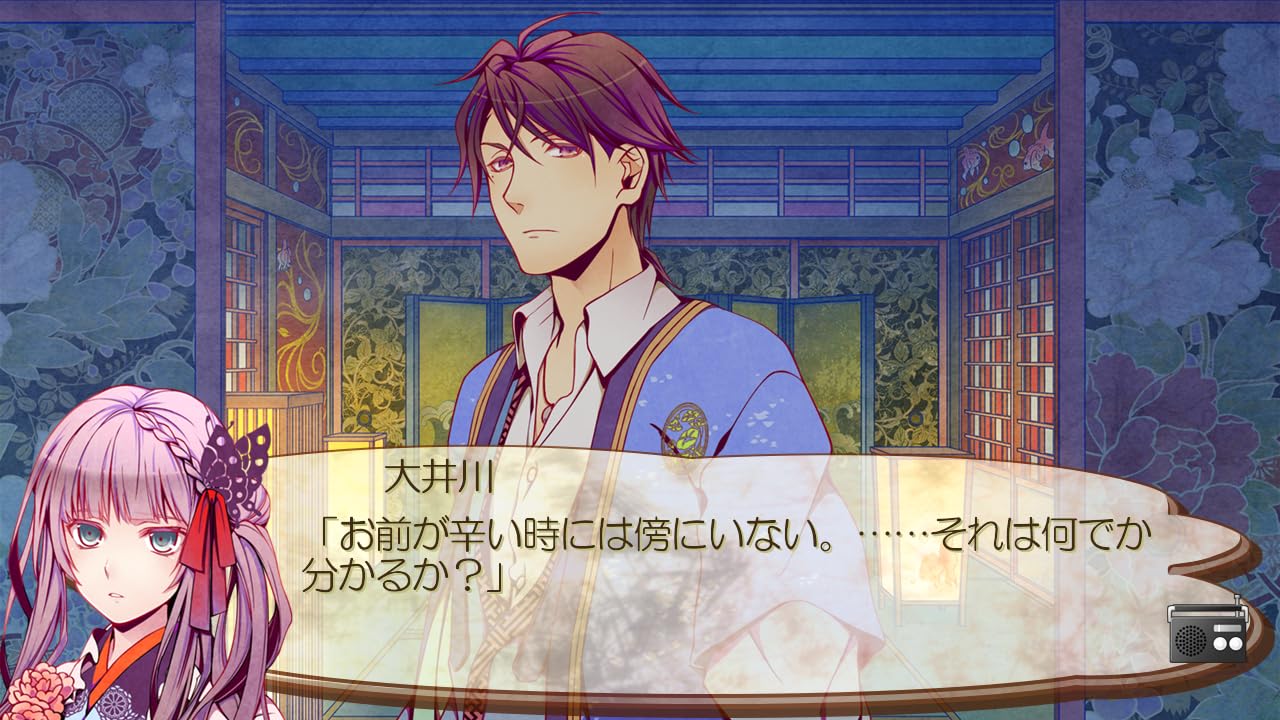Click the radio's right volume knob
The image size is (1280, 720).
tap(1234, 643)
